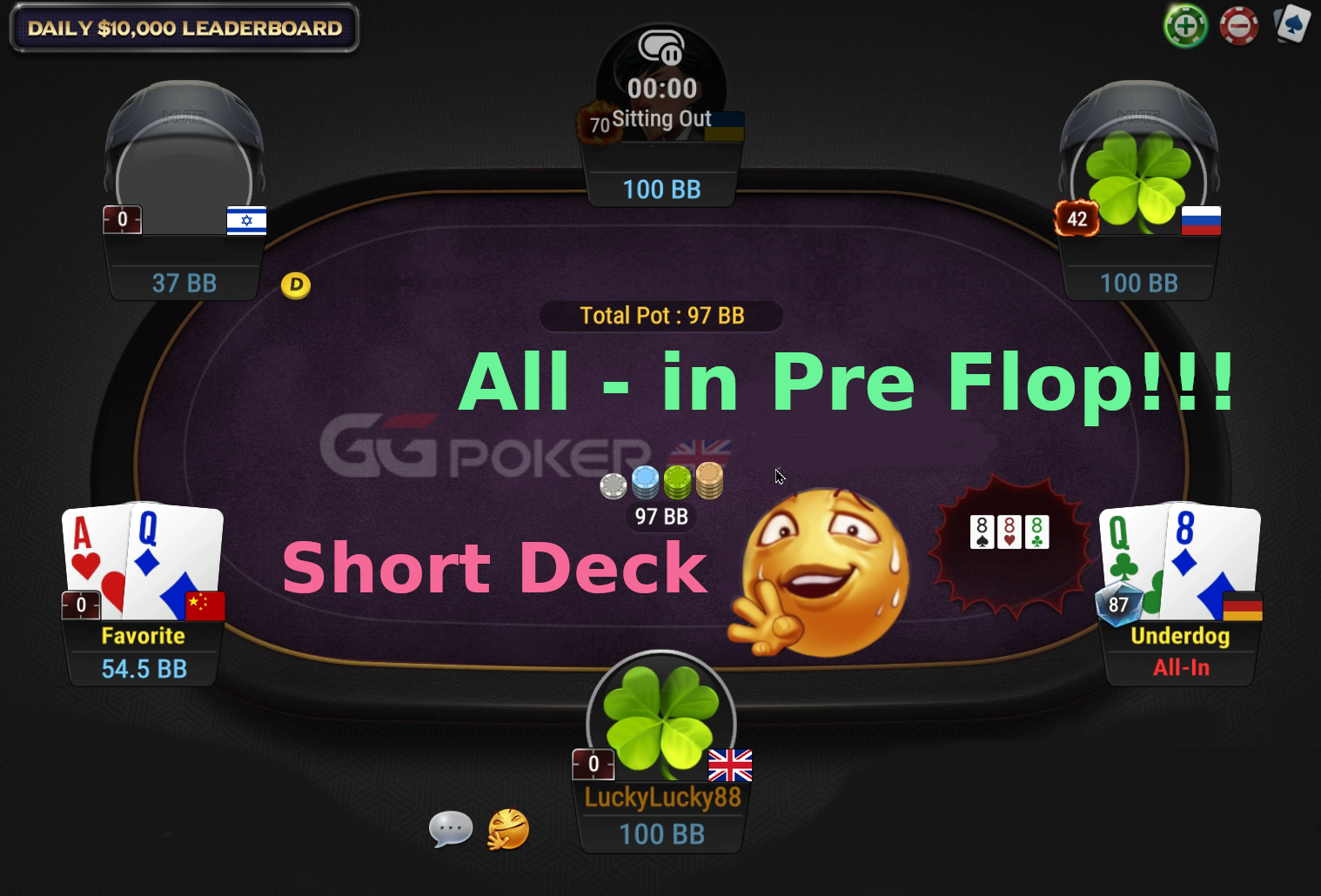Open the Daily $10,000 Leaderboard
This screenshot has width=1321, height=896.
(x=182, y=27)
